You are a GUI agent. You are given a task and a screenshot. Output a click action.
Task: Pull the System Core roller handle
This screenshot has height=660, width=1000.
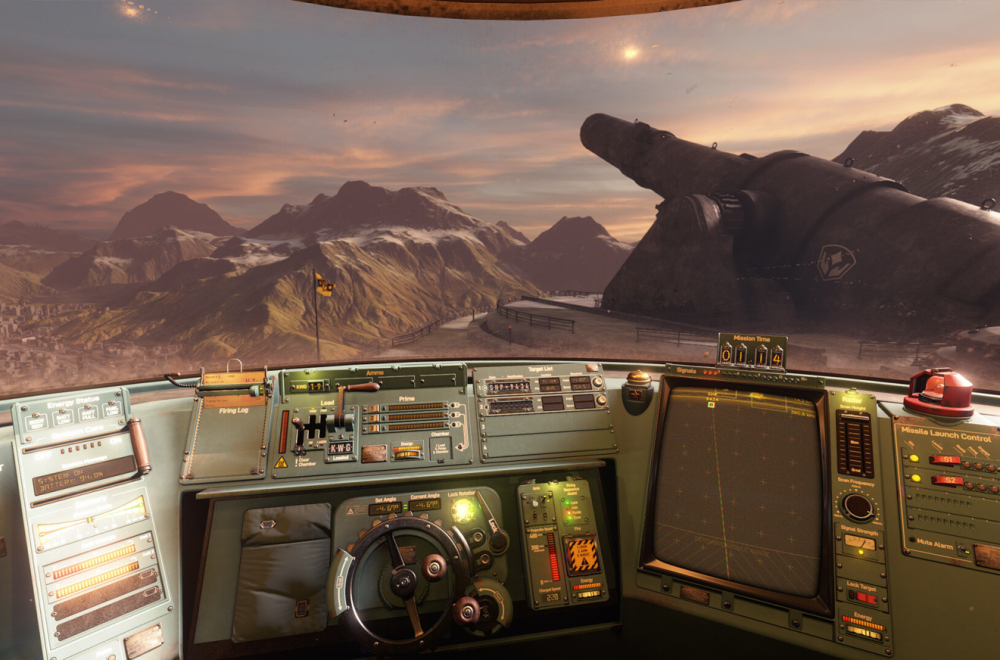tap(138, 445)
